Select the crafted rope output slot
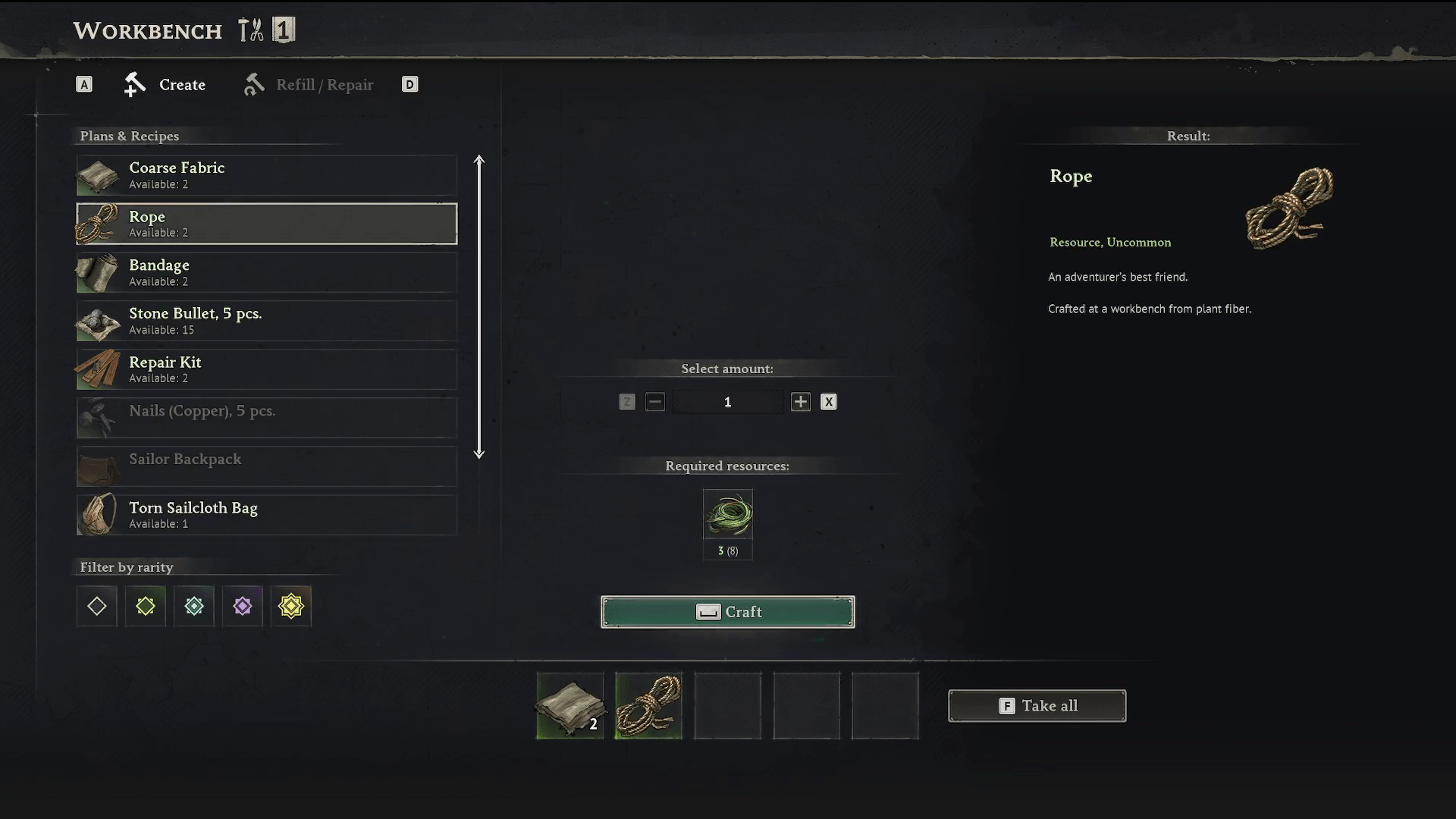 pos(649,706)
